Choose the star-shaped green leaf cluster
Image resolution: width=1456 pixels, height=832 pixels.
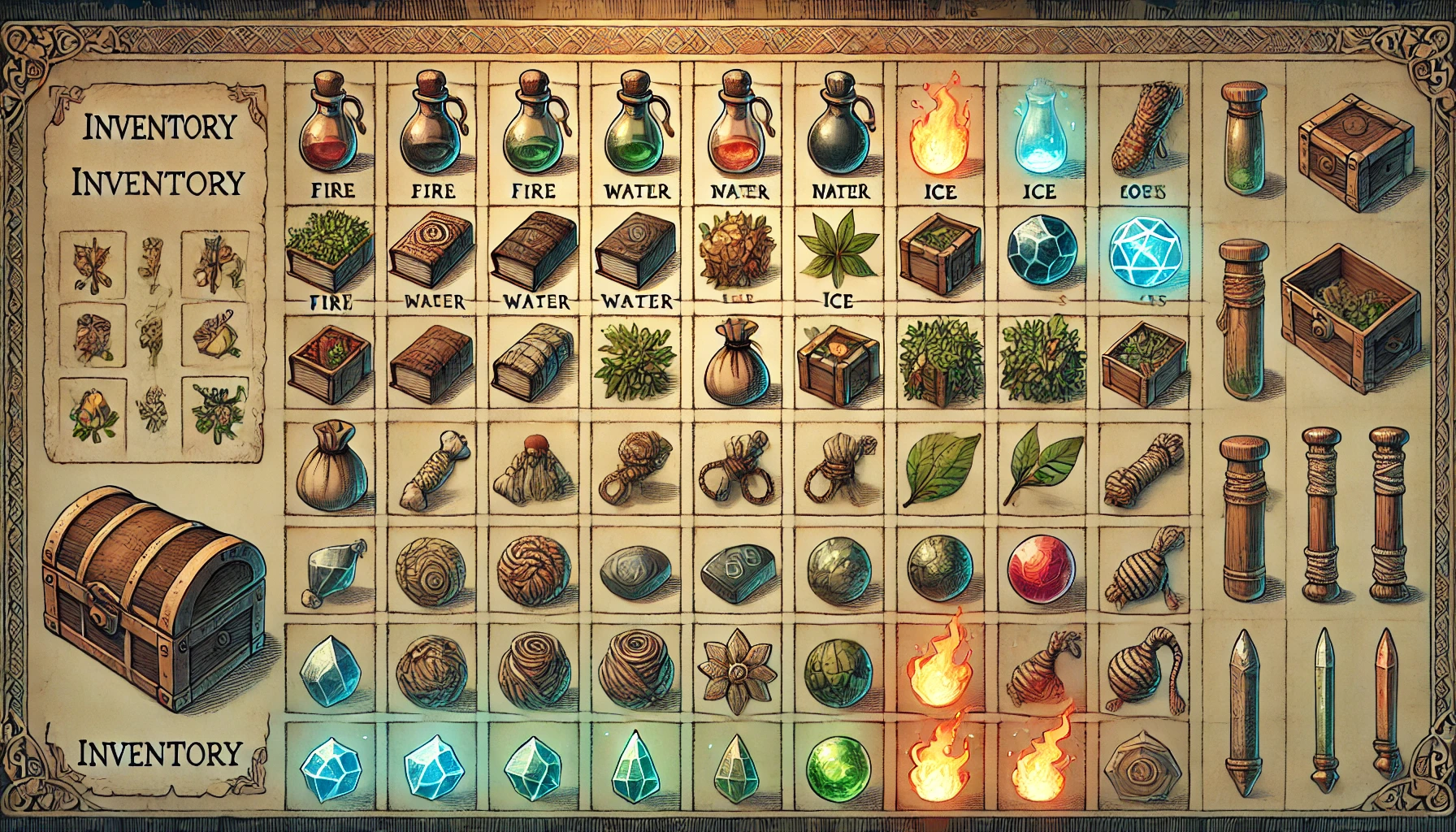pos(837,246)
